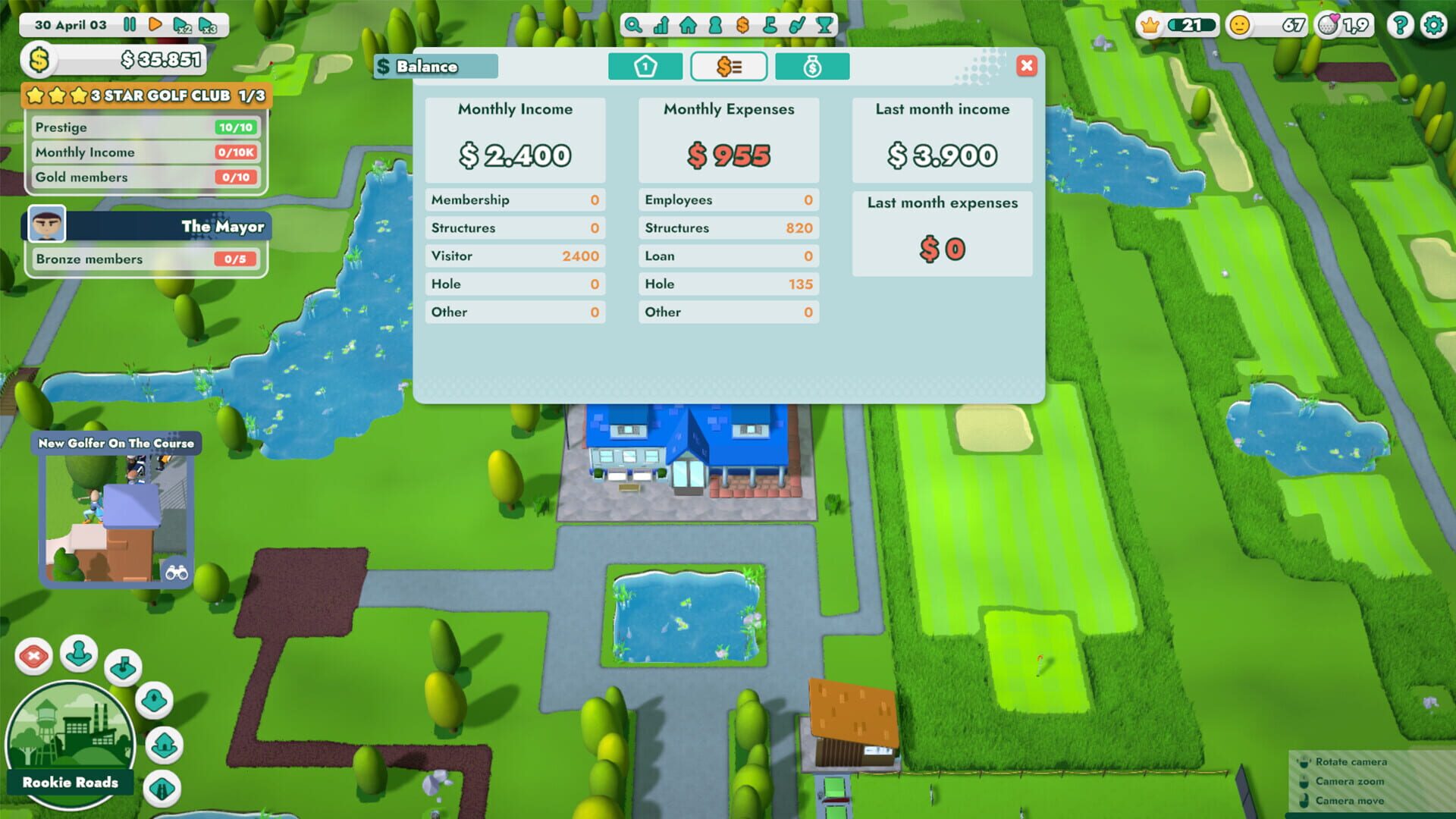The image size is (1456, 819).
Task: Open the structures build tool
Action: [164, 745]
